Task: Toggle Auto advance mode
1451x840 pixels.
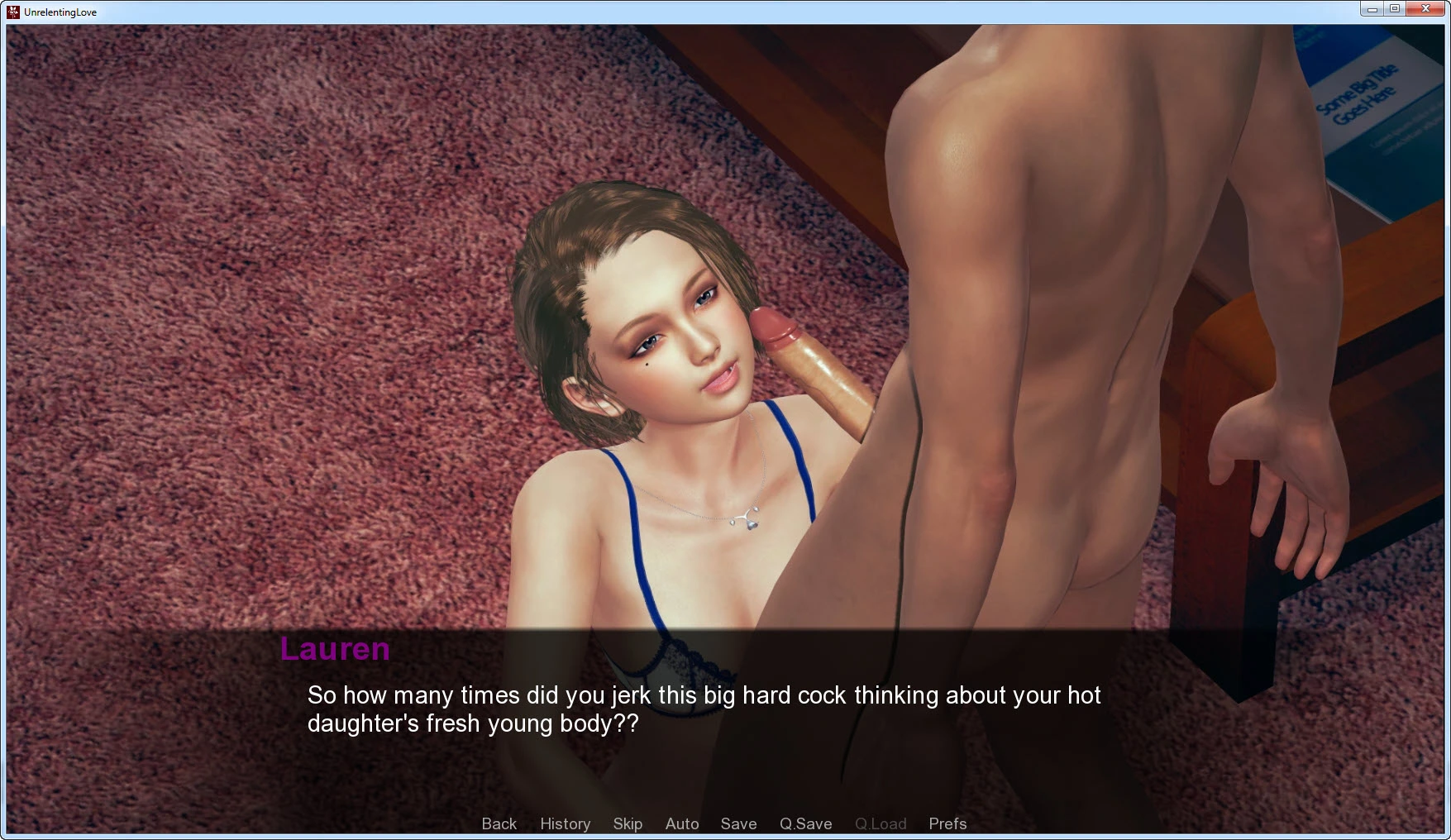Action: point(682,823)
